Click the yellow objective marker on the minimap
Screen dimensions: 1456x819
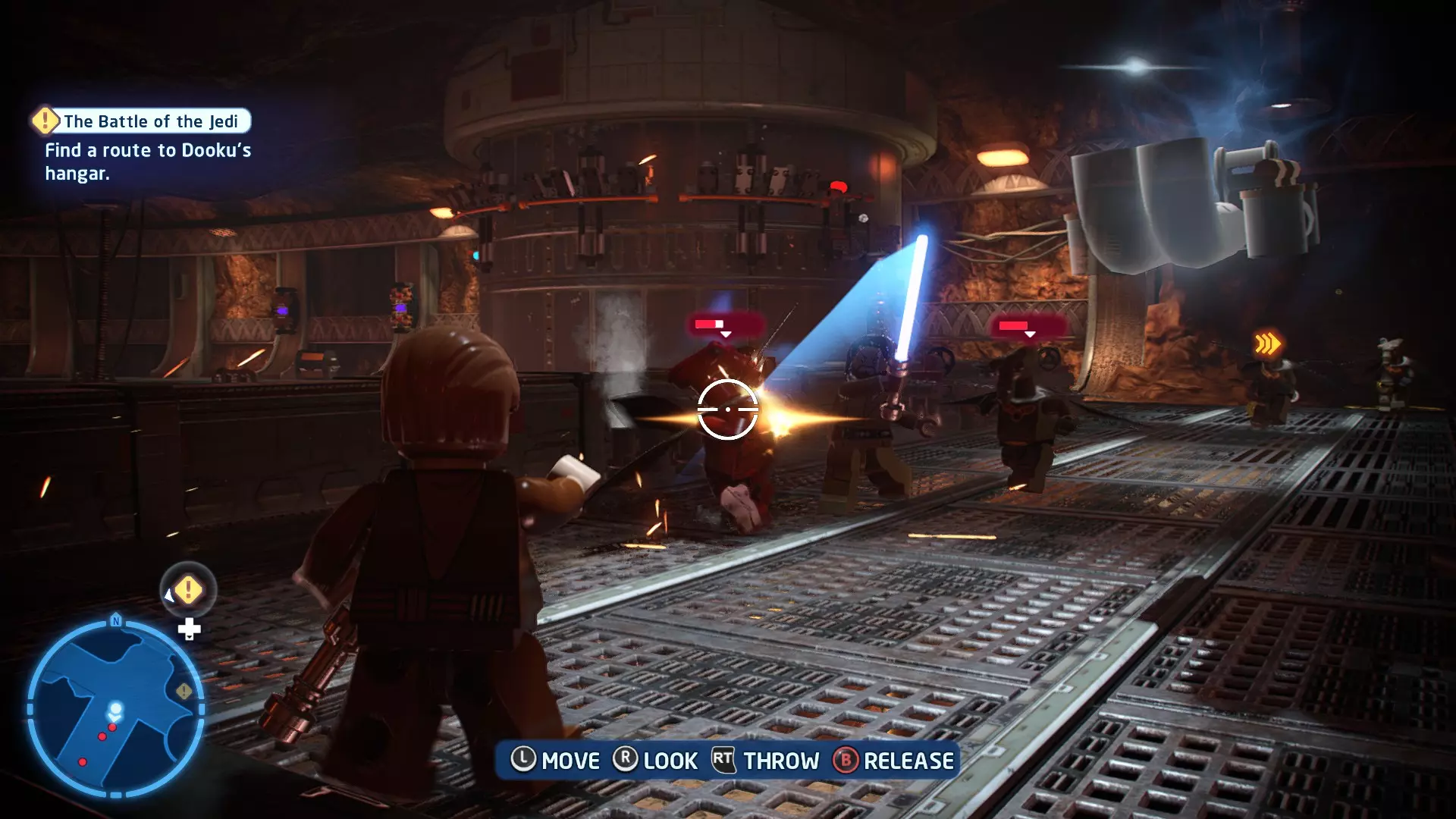[184, 691]
